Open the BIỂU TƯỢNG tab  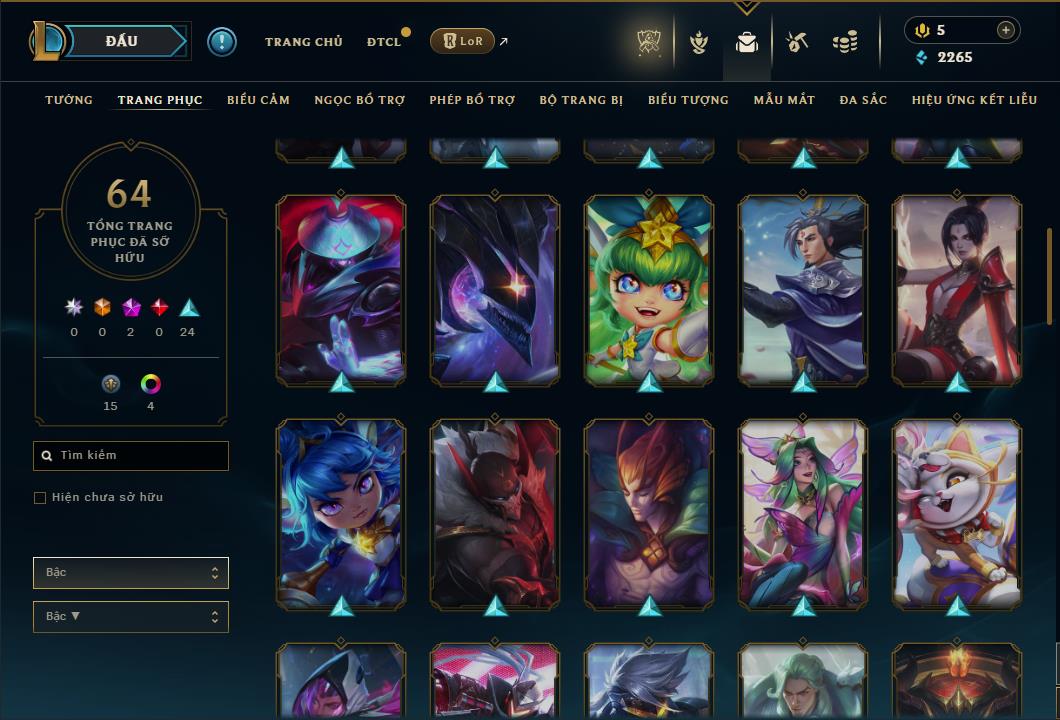688,100
